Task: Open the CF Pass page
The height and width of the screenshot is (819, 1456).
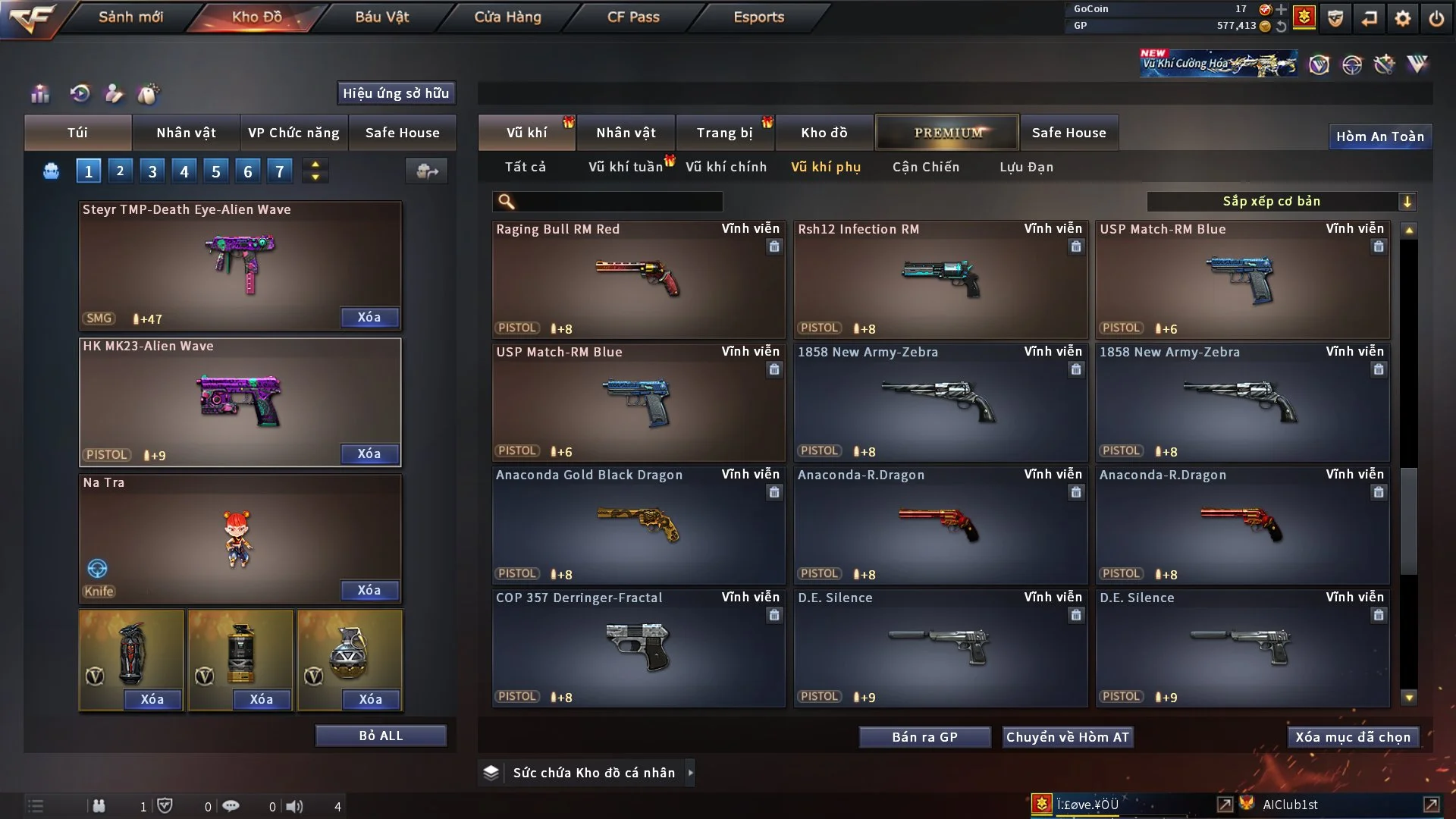Action: tap(633, 17)
